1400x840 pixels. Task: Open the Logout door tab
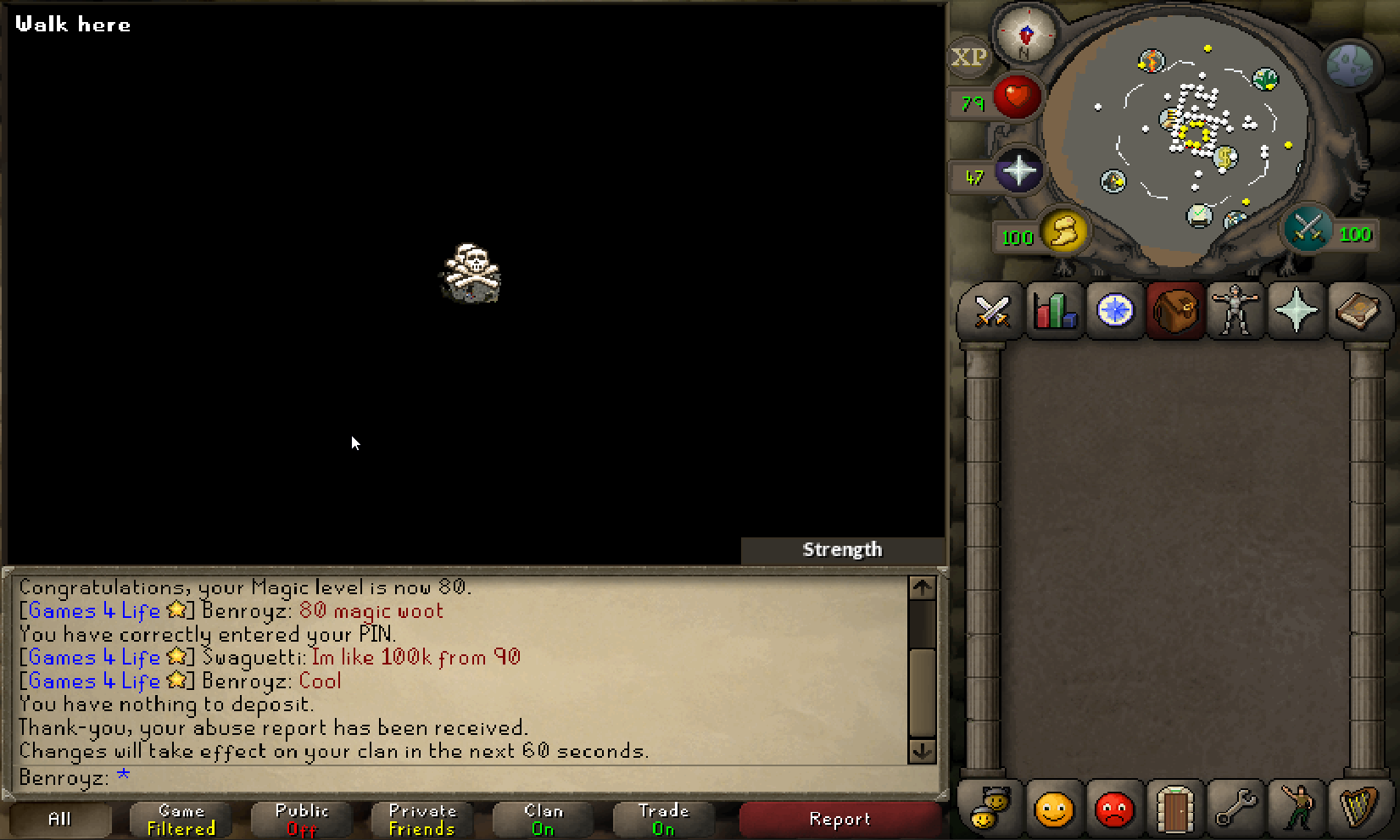[x=1175, y=809]
